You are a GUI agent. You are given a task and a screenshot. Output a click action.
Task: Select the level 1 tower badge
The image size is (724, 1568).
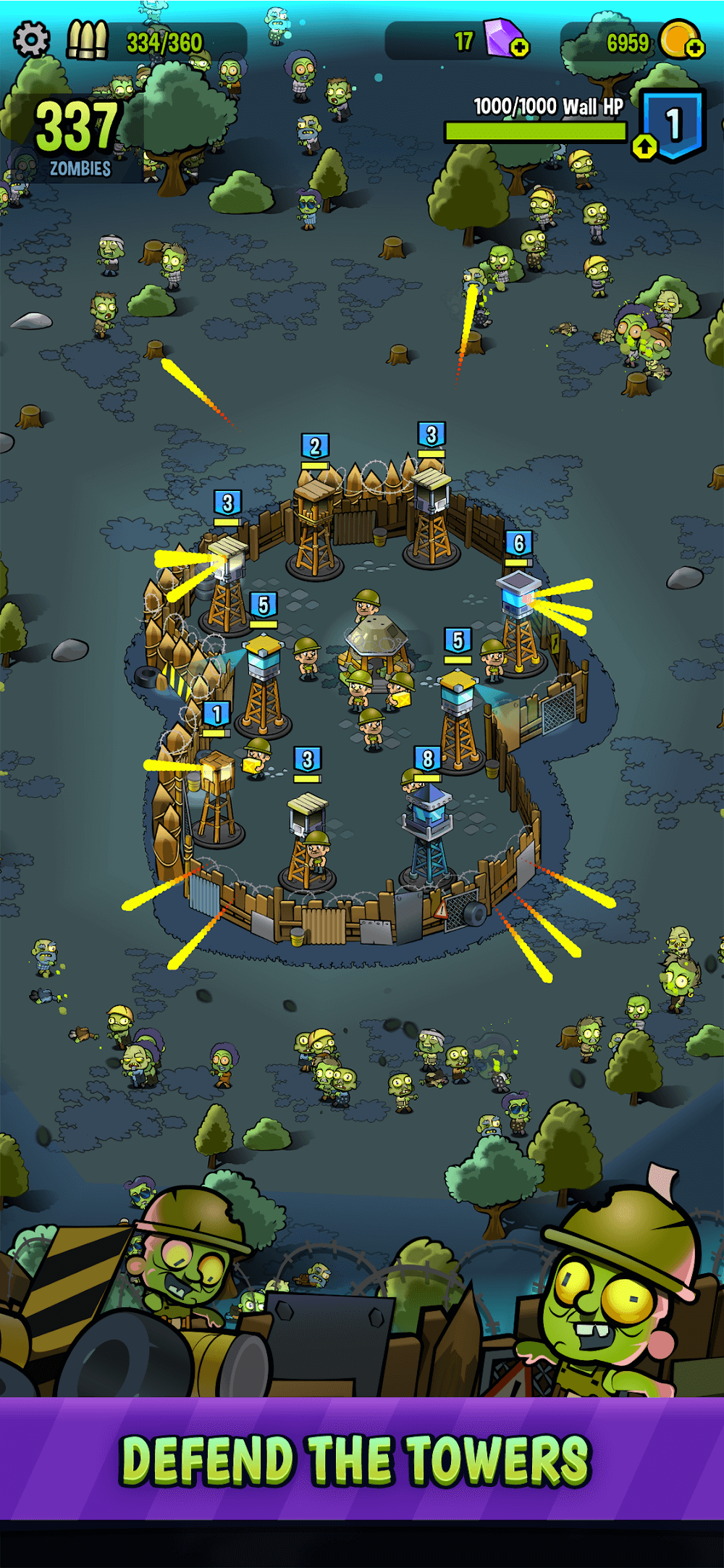coord(216,714)
